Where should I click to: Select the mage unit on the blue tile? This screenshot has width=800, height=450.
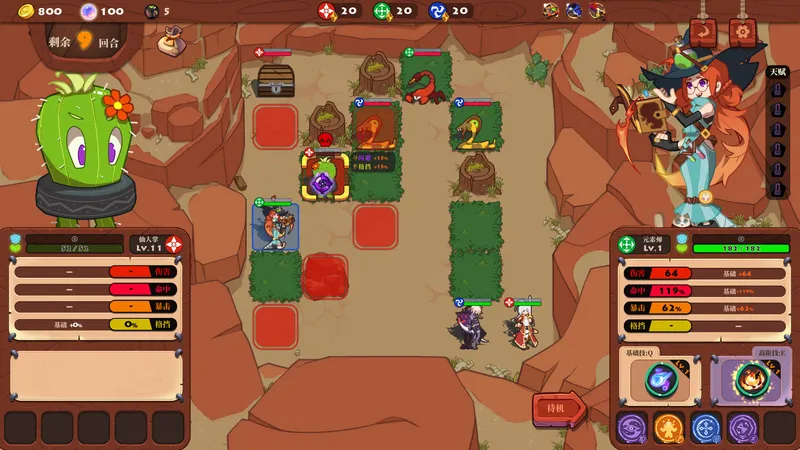[x=275, y=227]
